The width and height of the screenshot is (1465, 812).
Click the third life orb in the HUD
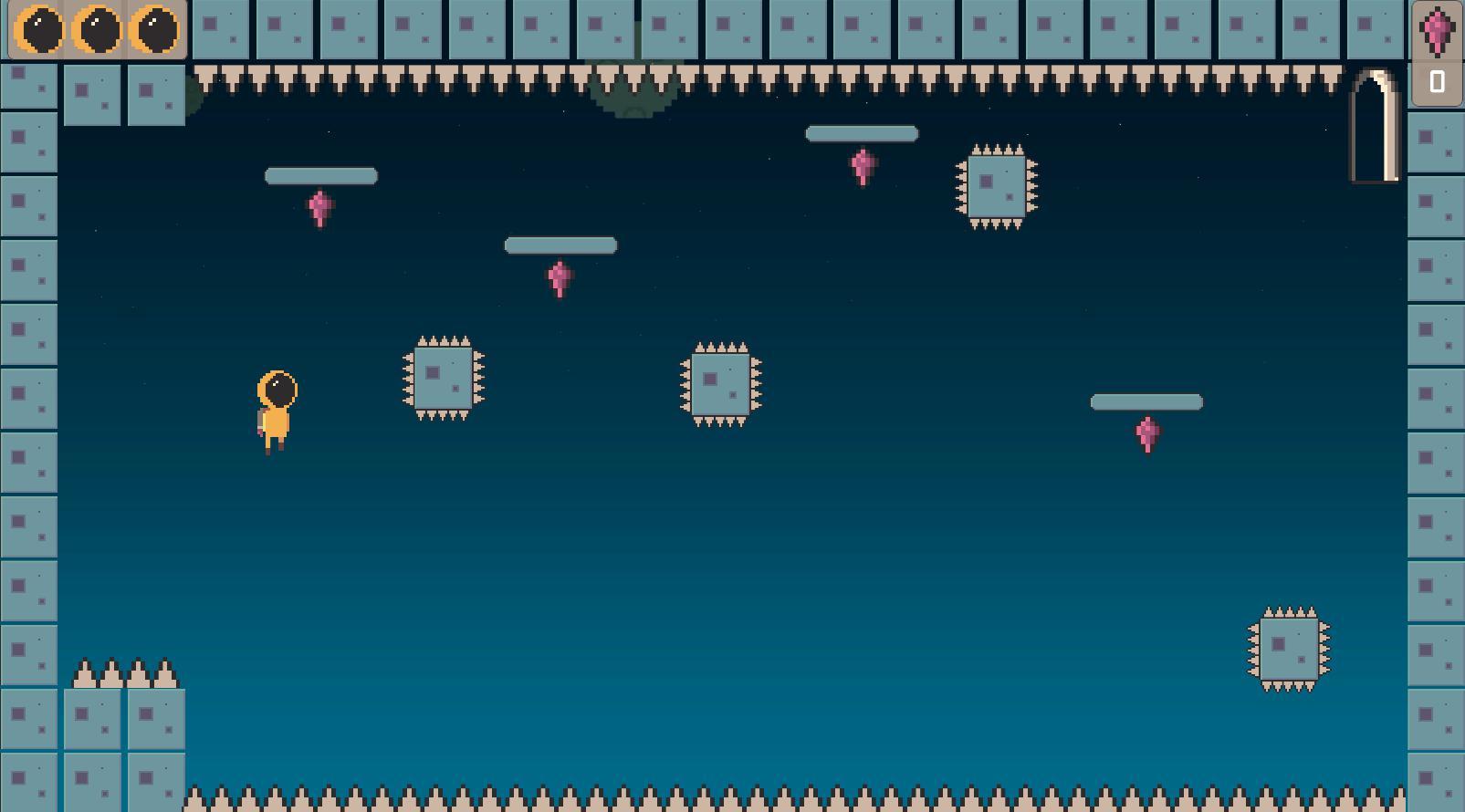click(x=153, y=30)
